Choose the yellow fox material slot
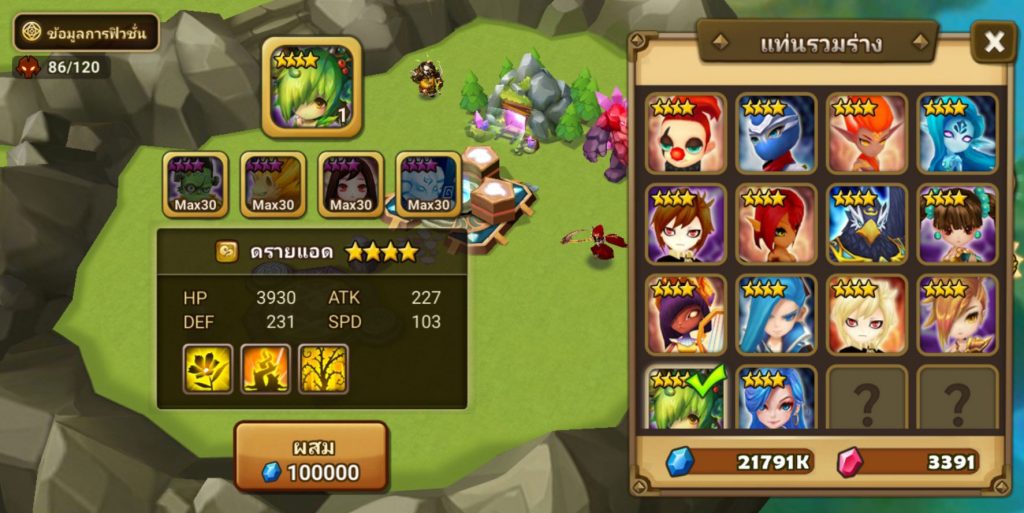 click(273, 185)
